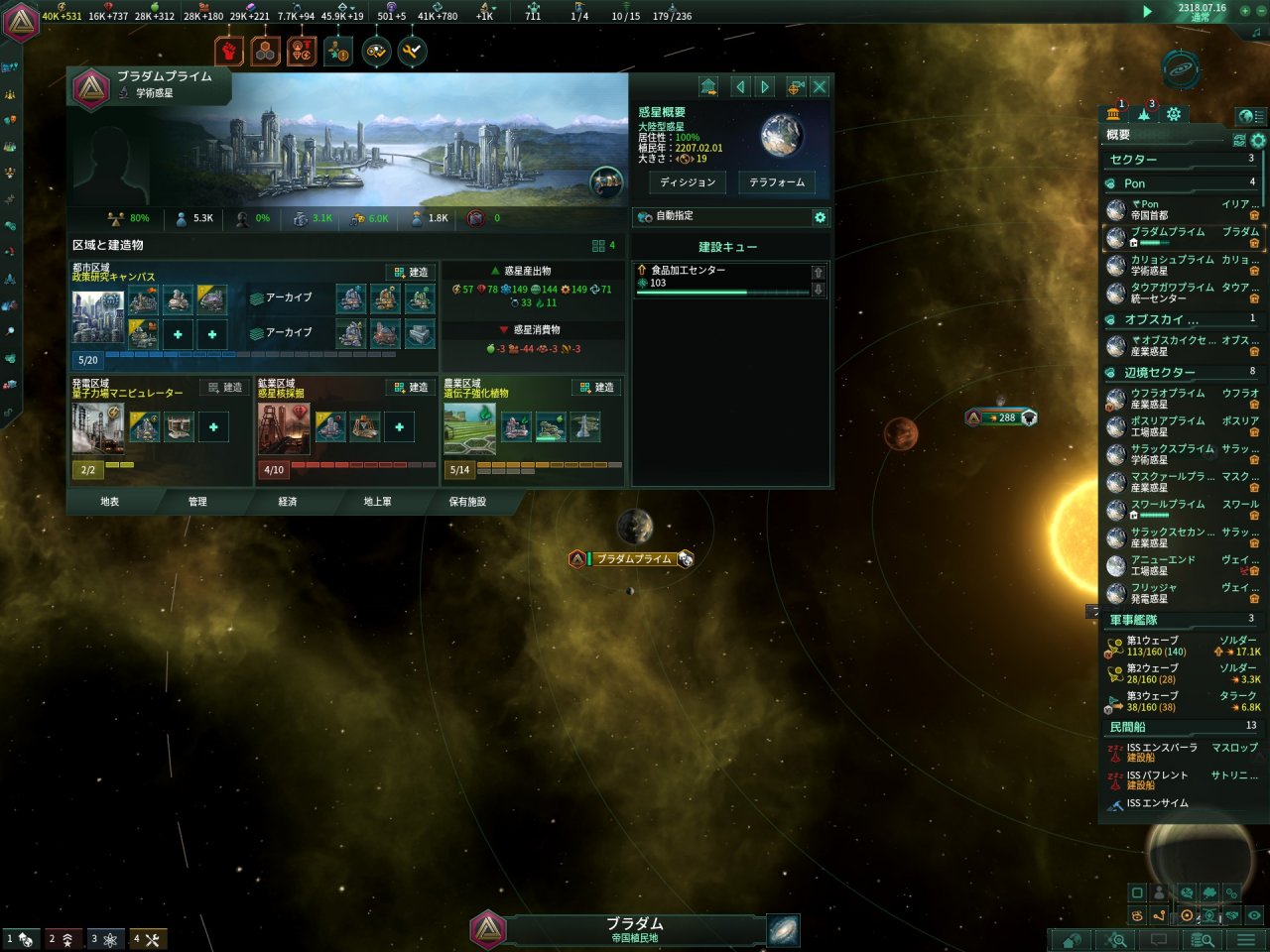Collapse the 軍事艦隊 outliner section

[x=1134, y=619]
